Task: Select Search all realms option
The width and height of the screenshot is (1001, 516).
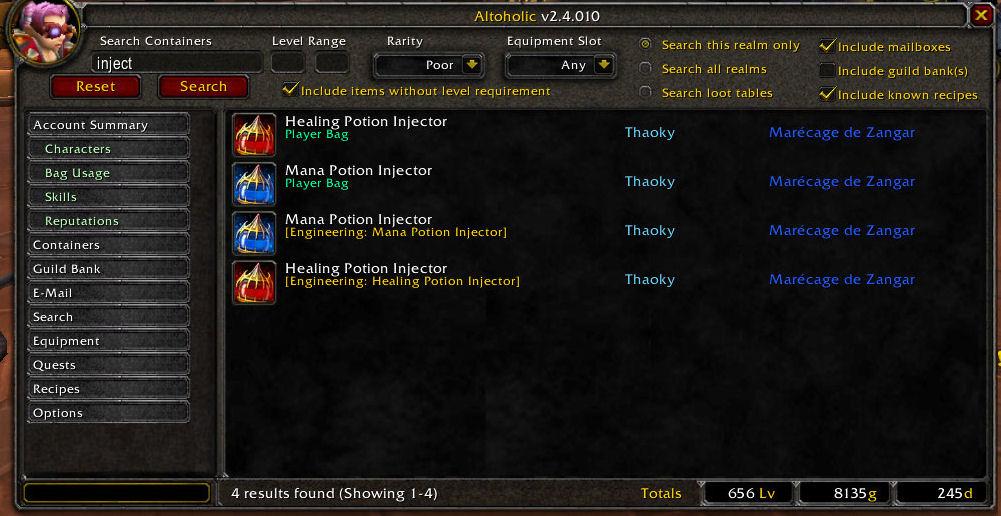Action: [646, 69]
